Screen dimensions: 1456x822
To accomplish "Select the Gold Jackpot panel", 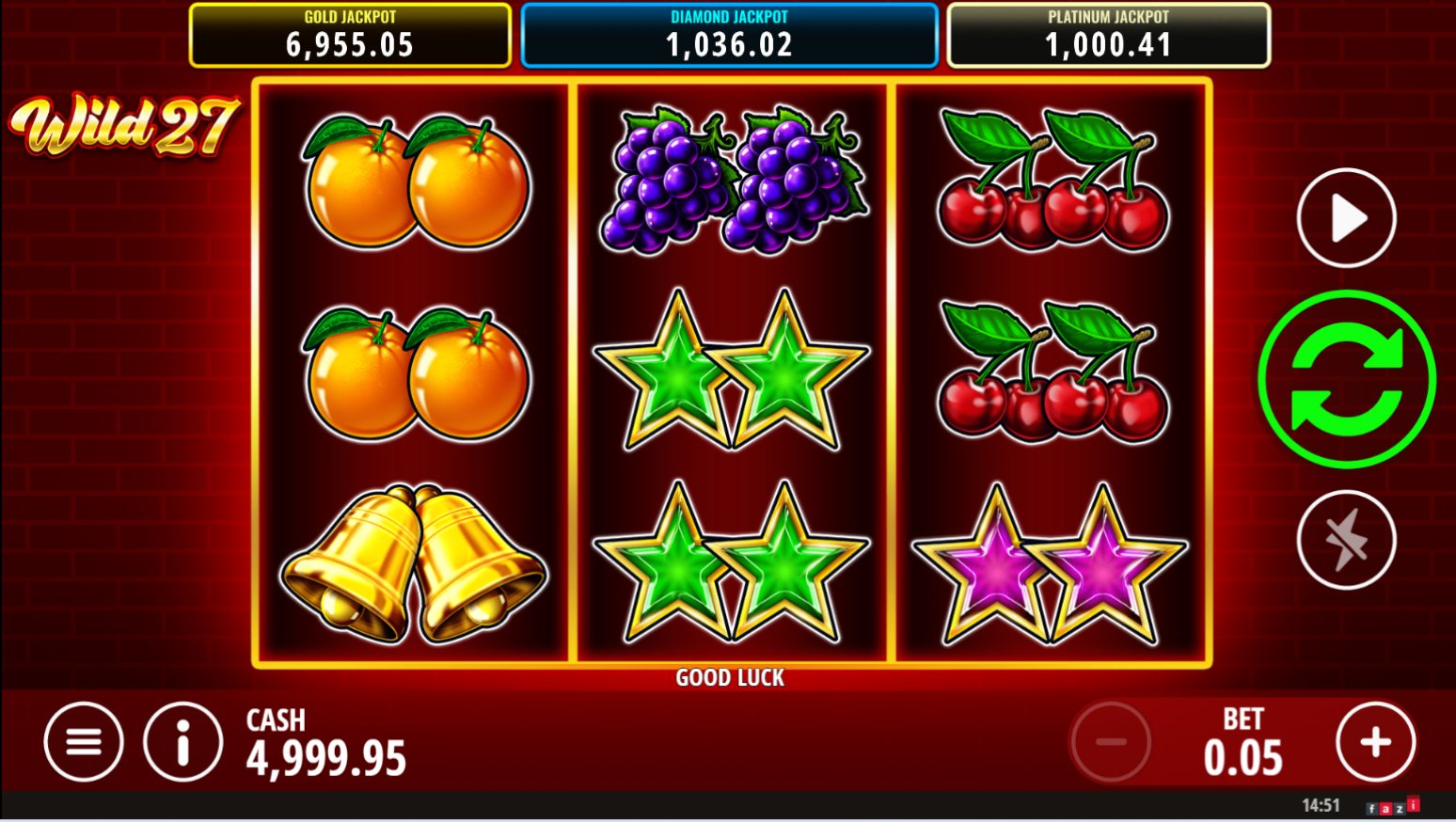I will (350, 36).
